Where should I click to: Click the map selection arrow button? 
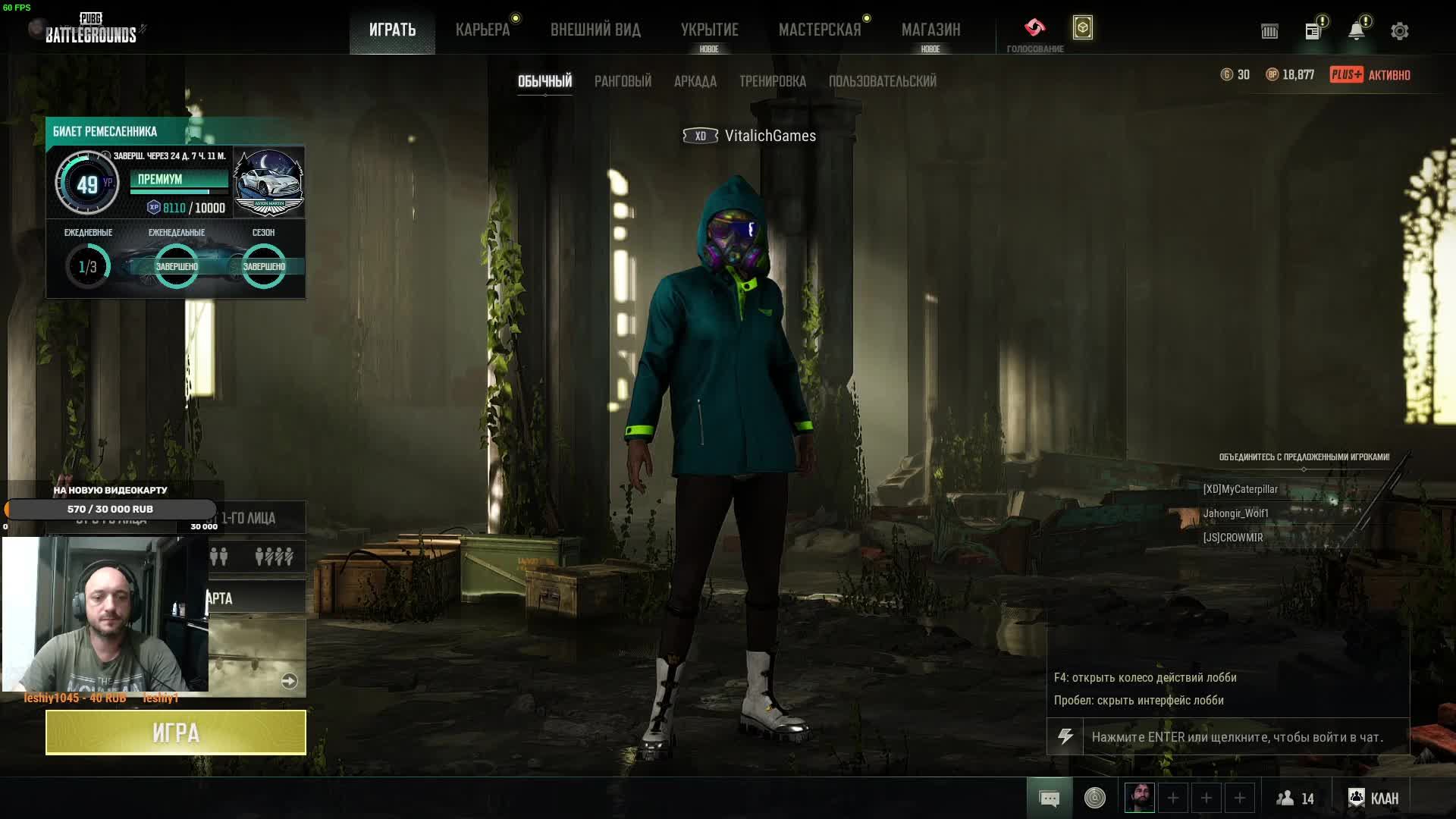pyautogui.click(x=289, y=681)
